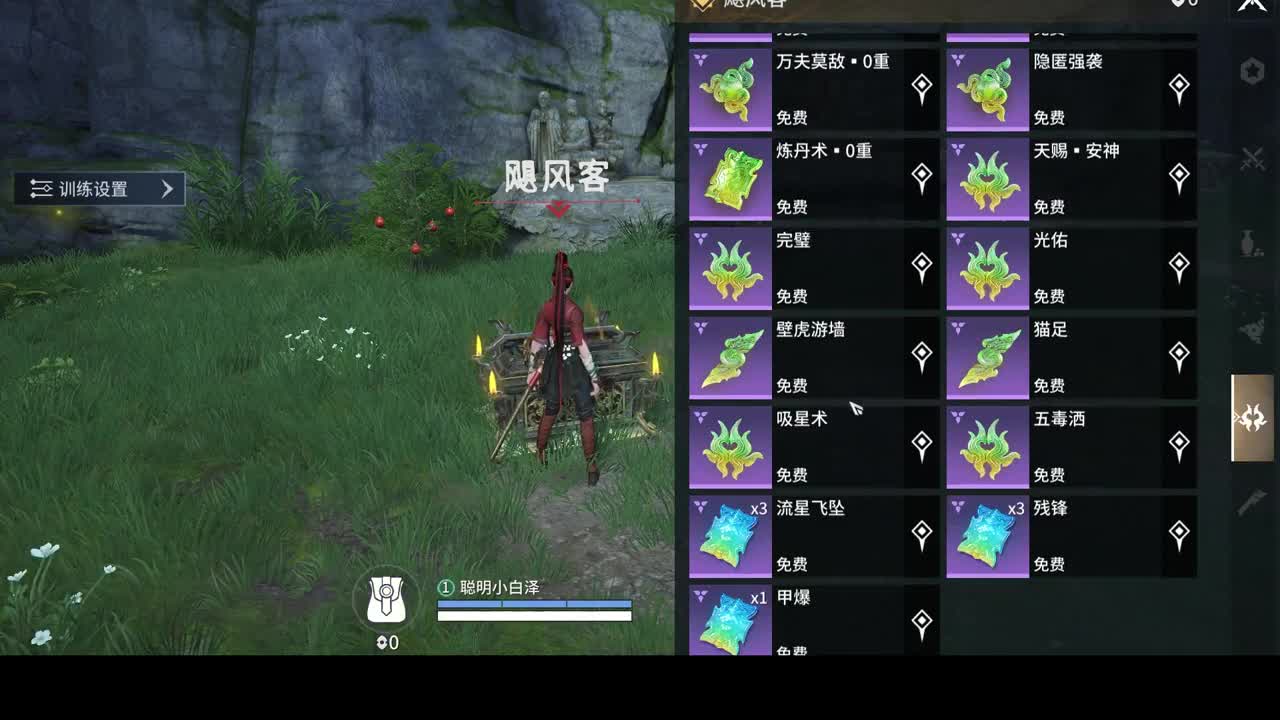Select the 残锋 x3 item icon

coord(988,535)
